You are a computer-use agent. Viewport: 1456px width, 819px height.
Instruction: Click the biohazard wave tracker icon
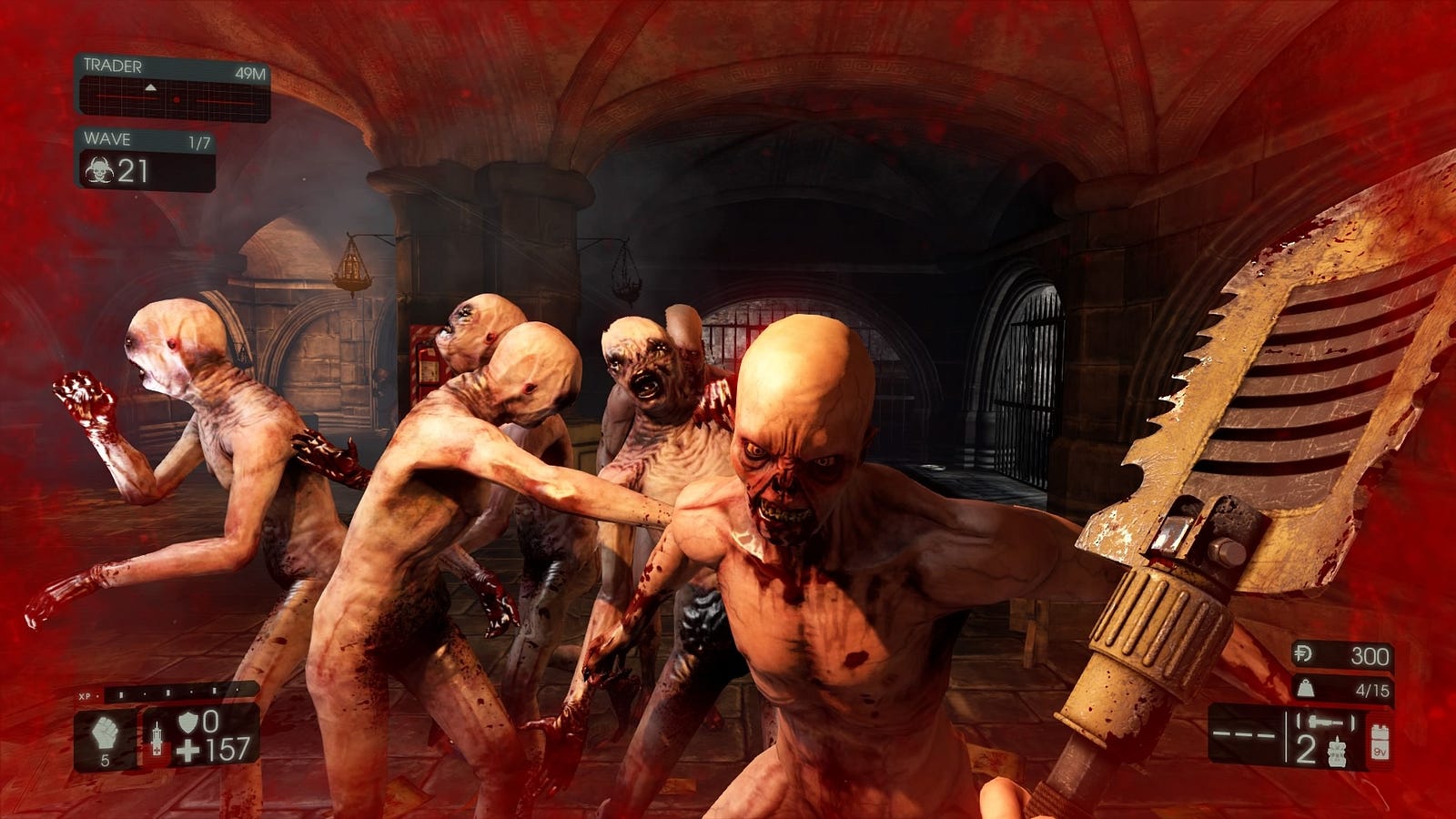(x=97, y=170)
